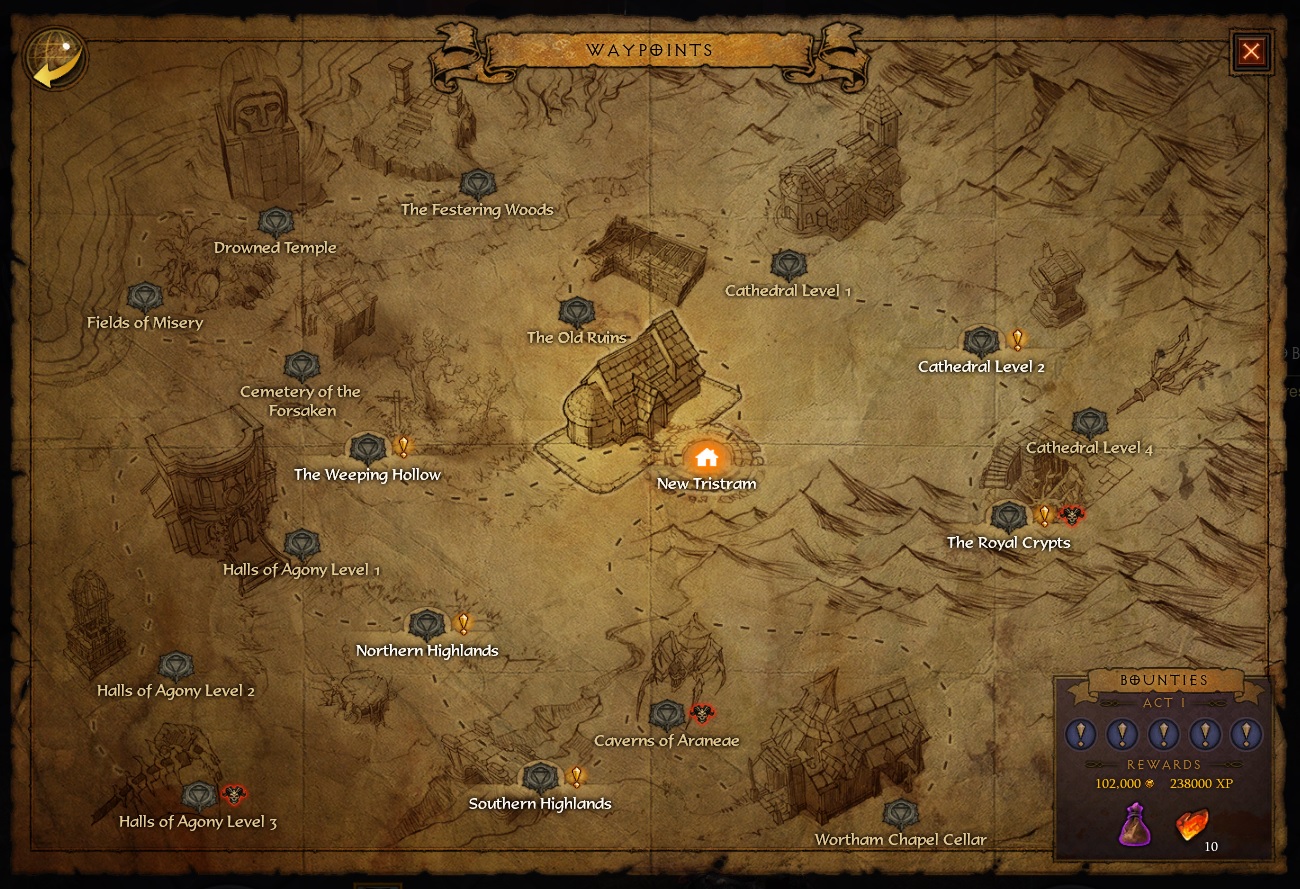Travel to New Tristram town waypoint
The width and height of the screenshot is (1300, 889).
coord(707,459)
